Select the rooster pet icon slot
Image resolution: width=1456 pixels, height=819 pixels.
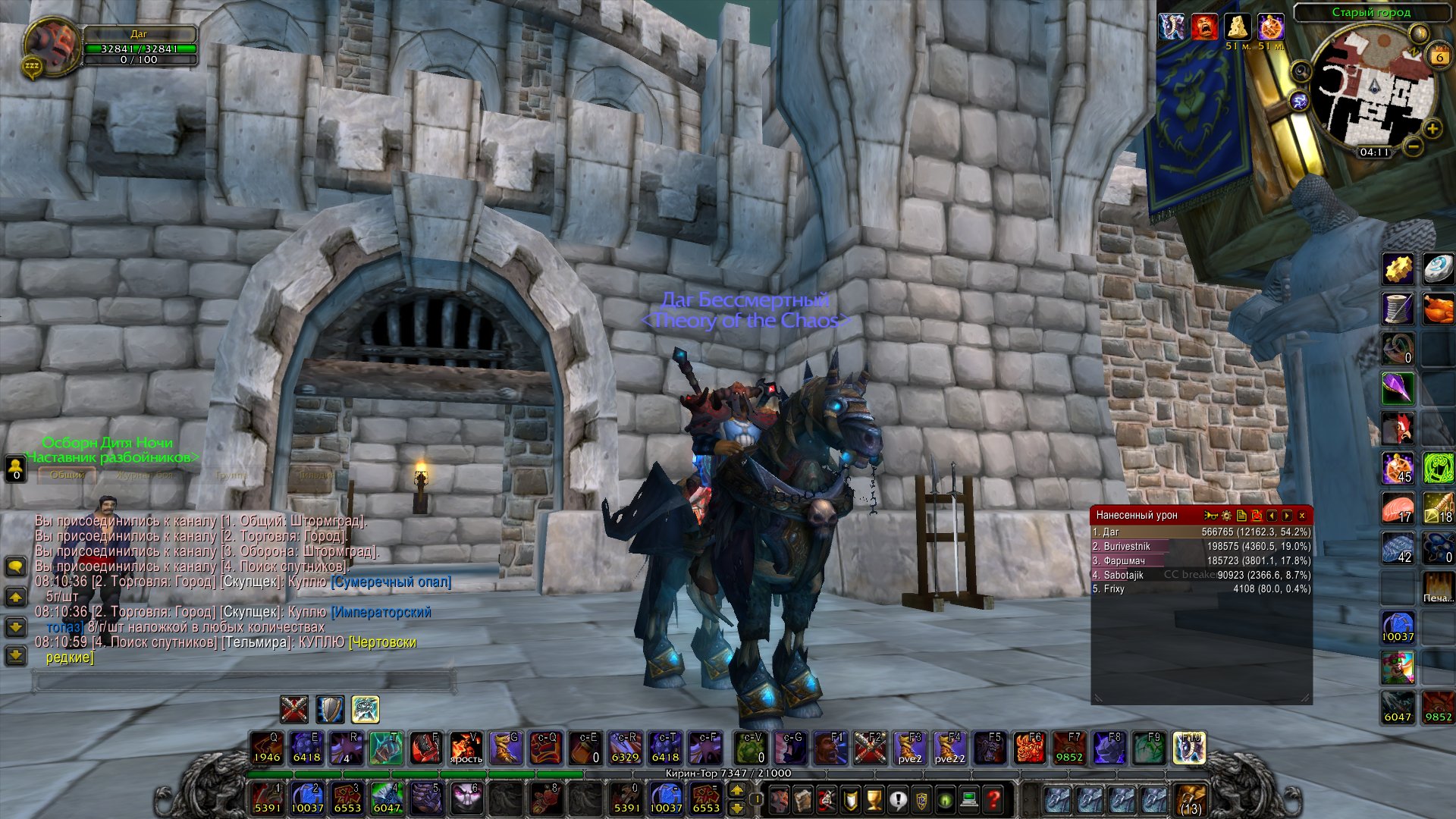tap(1398, 428)
